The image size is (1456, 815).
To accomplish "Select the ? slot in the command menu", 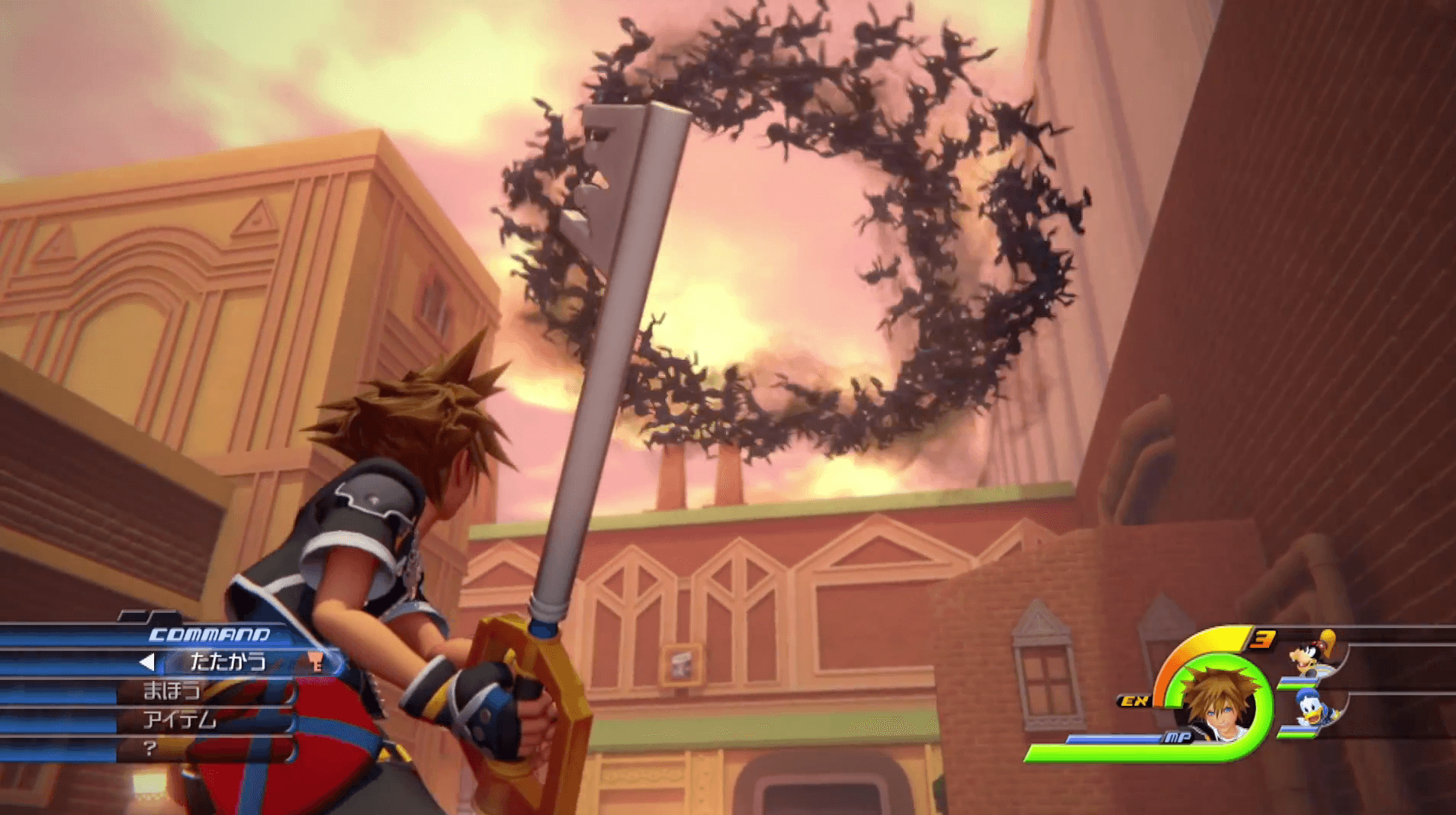I will coord(149,747).
